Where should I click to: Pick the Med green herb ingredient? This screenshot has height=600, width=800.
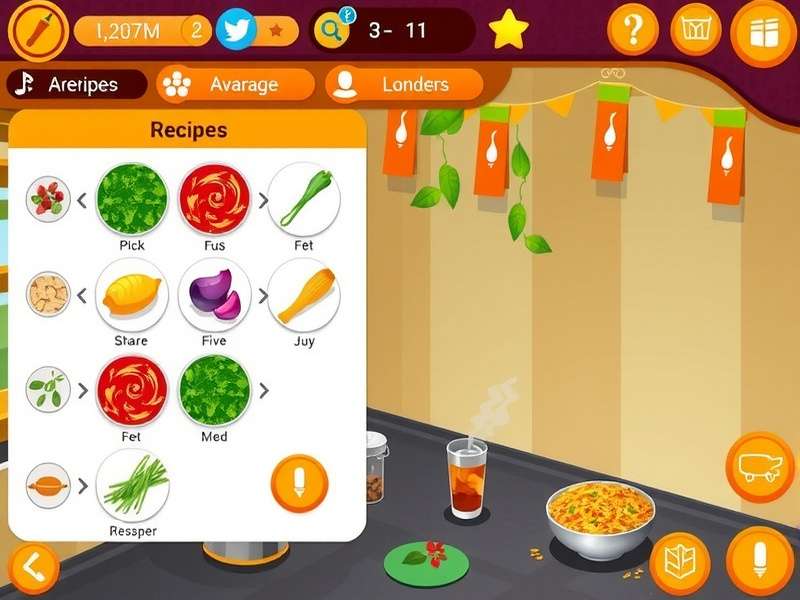(x=214, y=390)
